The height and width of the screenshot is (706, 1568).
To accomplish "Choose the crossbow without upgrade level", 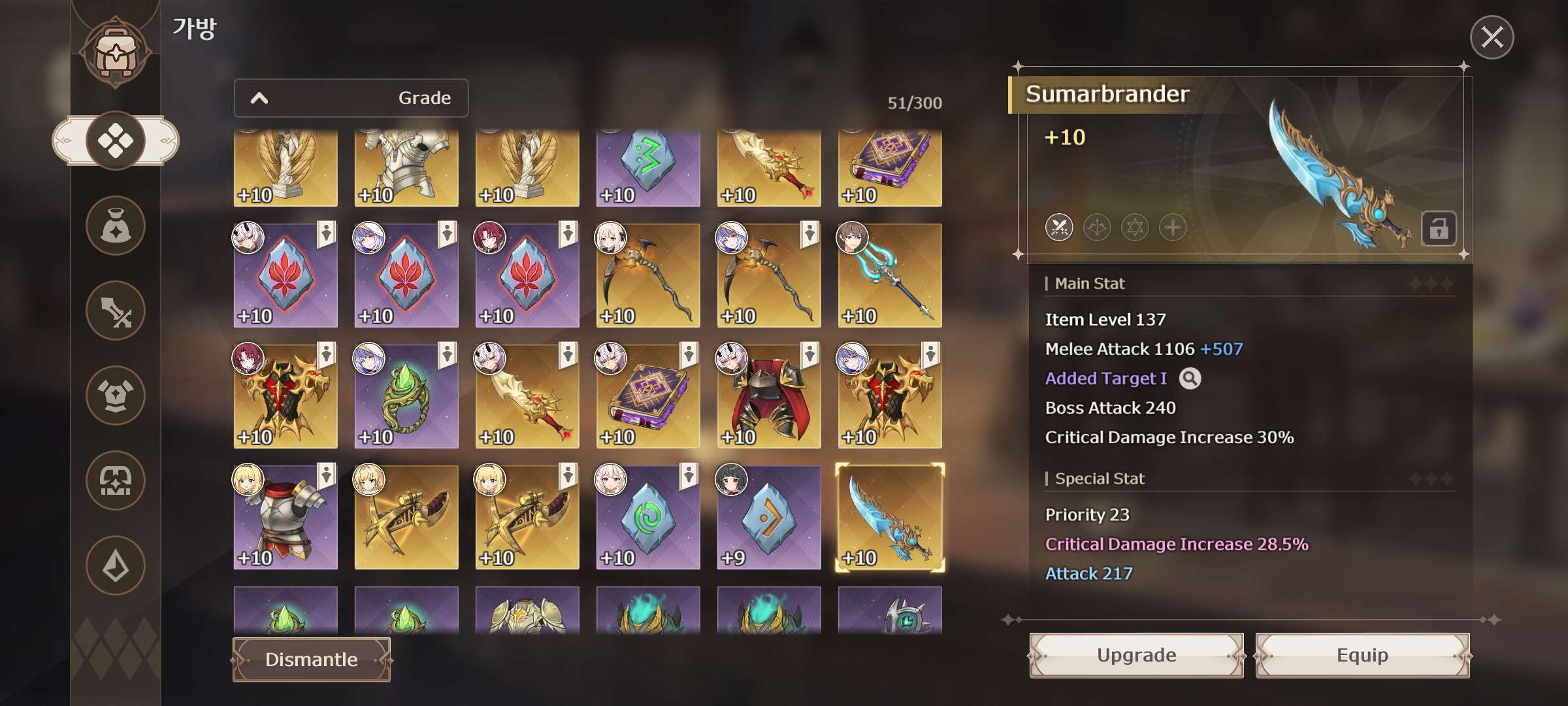I will (406, 517).
